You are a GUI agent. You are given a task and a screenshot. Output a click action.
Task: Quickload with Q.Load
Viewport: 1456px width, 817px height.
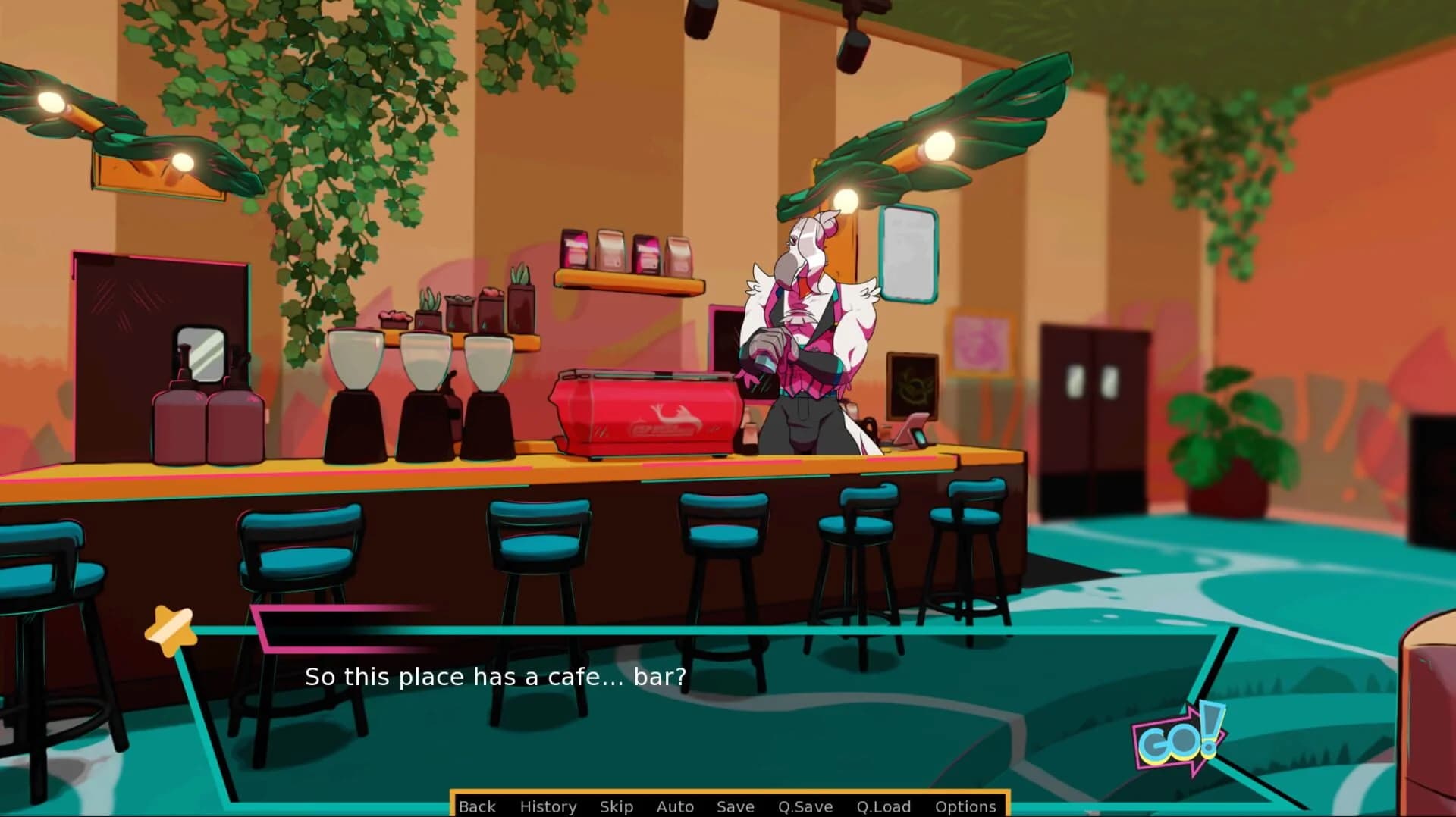click(x=883, y=806)
